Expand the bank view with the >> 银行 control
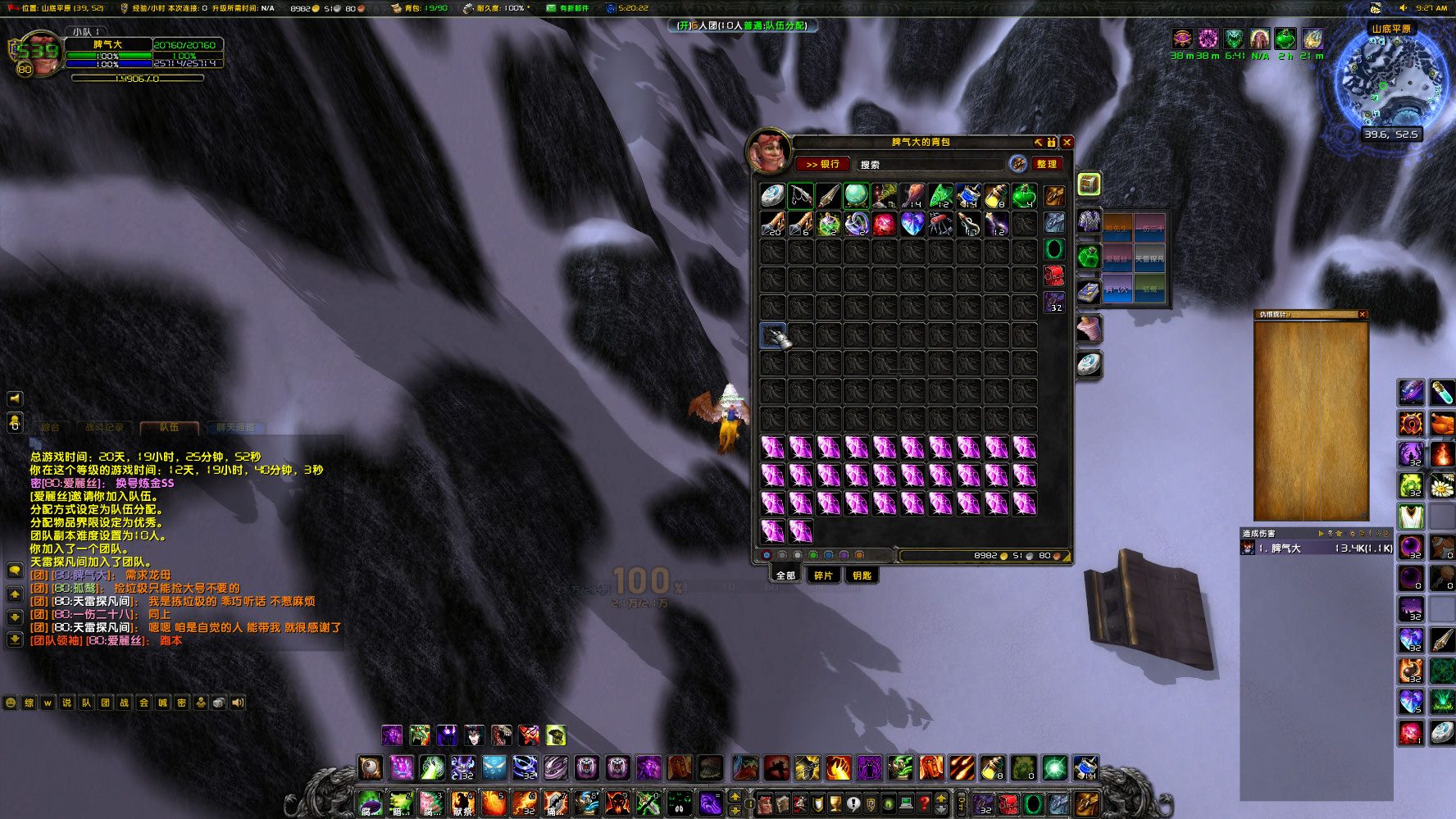Image resolution: width=1456 pixels, height=819 pixels. click(x=823, y=164)
